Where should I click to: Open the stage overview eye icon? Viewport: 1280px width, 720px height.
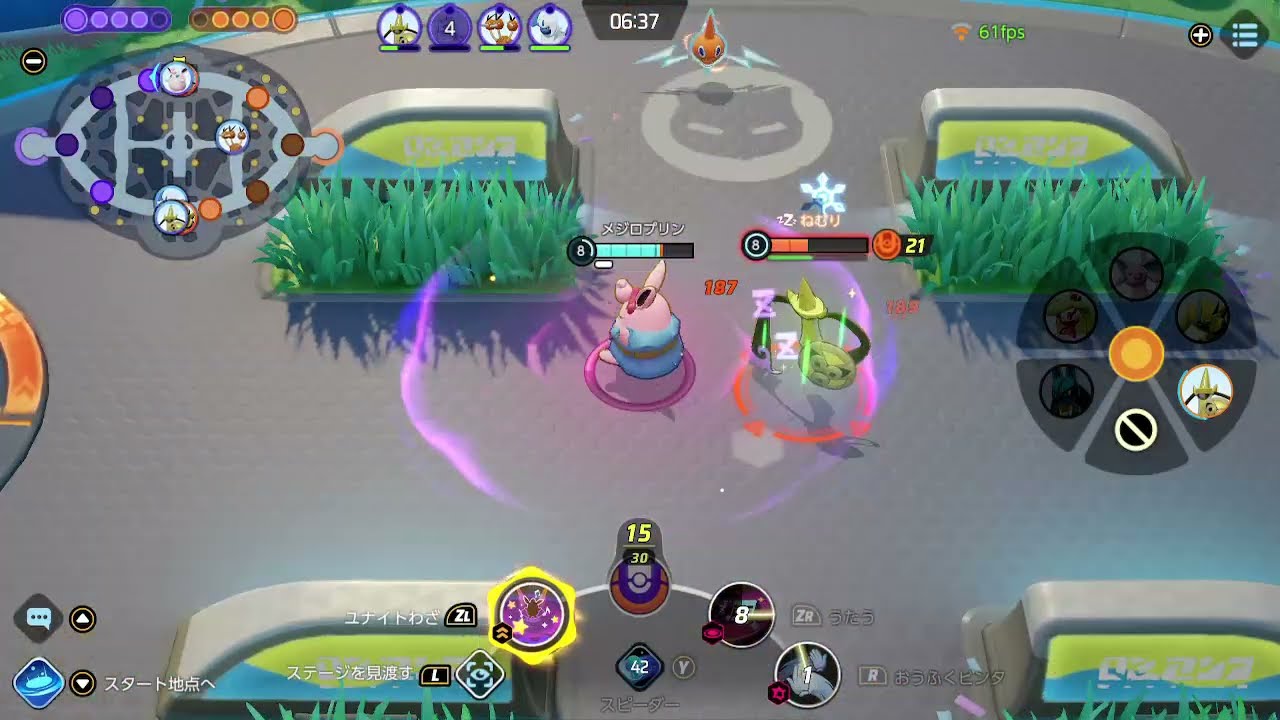pyautogui.click(x=480, y=675)
